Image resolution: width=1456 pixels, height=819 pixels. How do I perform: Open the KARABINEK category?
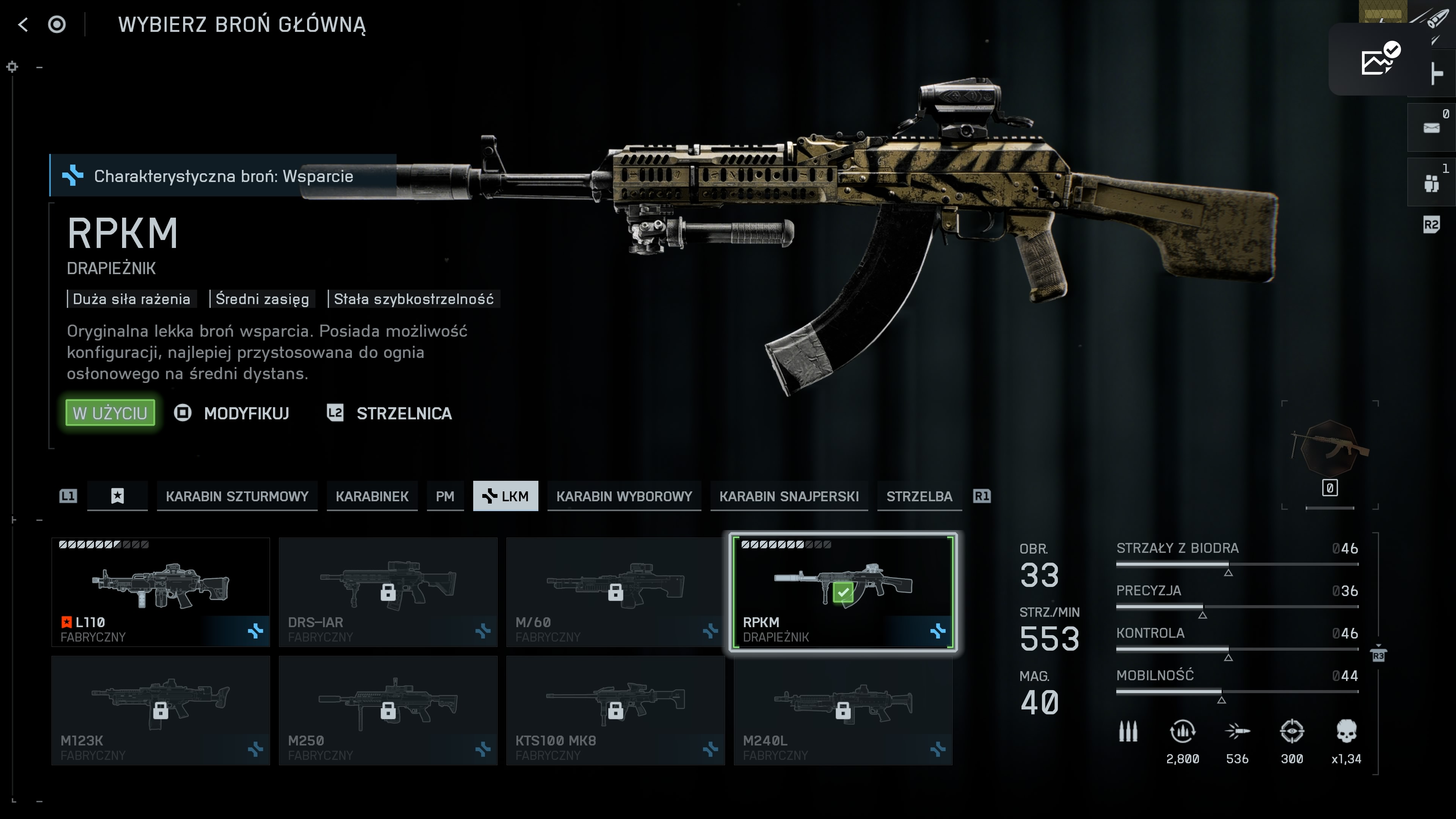(x=372, y=496)
